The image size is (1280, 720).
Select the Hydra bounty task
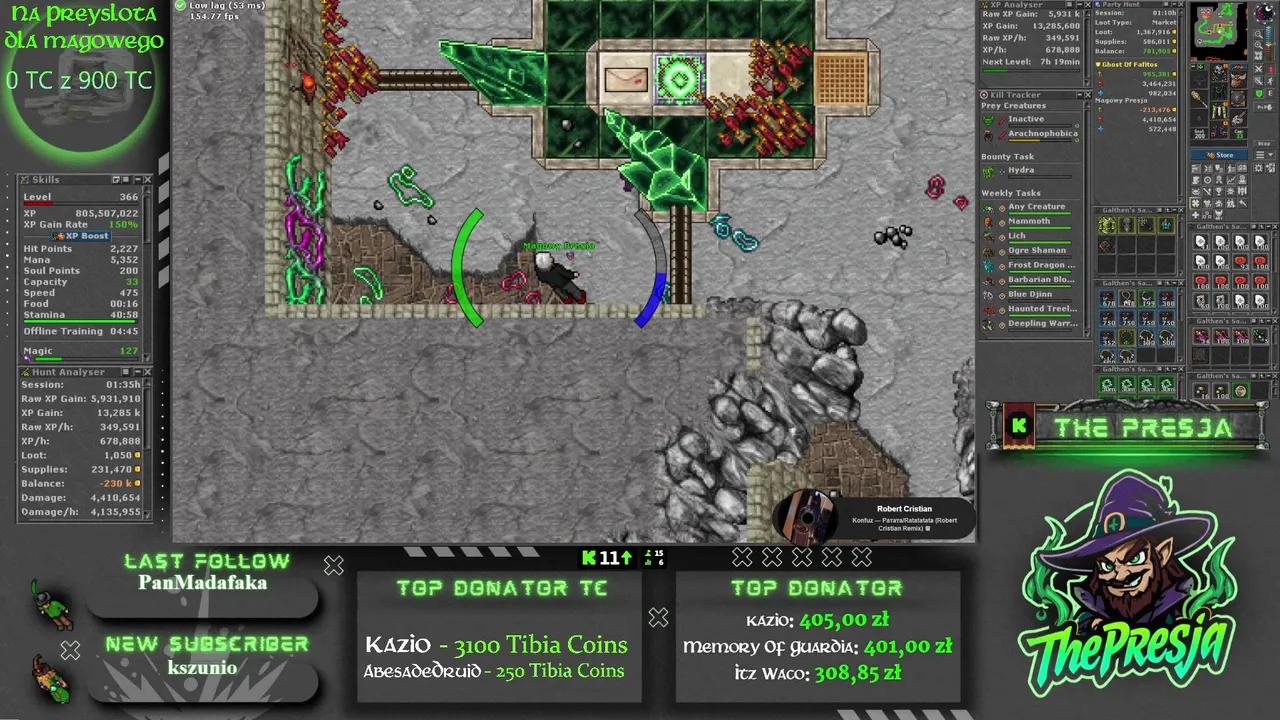pyautogui.click(x=1021, y=170)
